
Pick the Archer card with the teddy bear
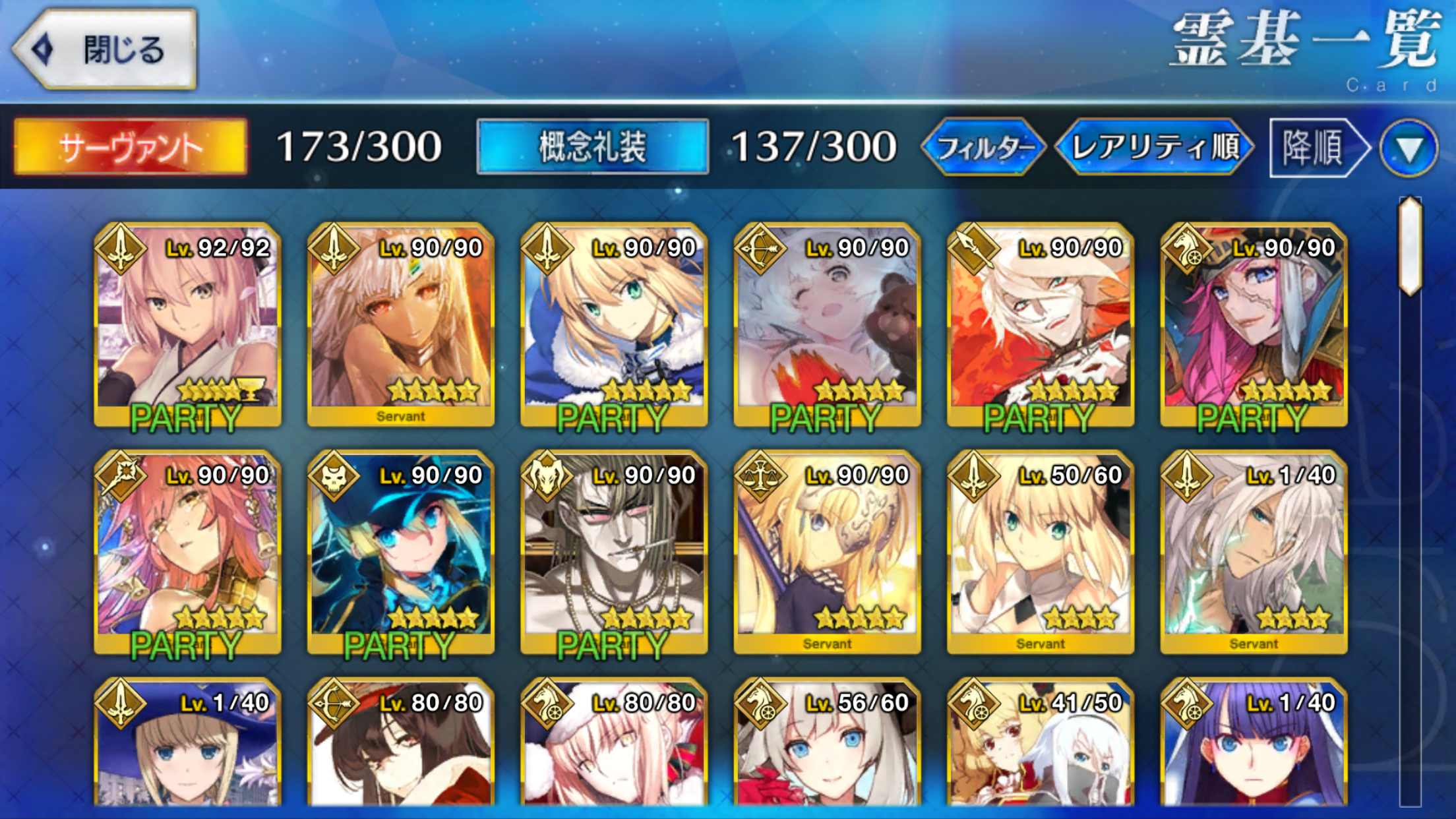coord(827,324)
